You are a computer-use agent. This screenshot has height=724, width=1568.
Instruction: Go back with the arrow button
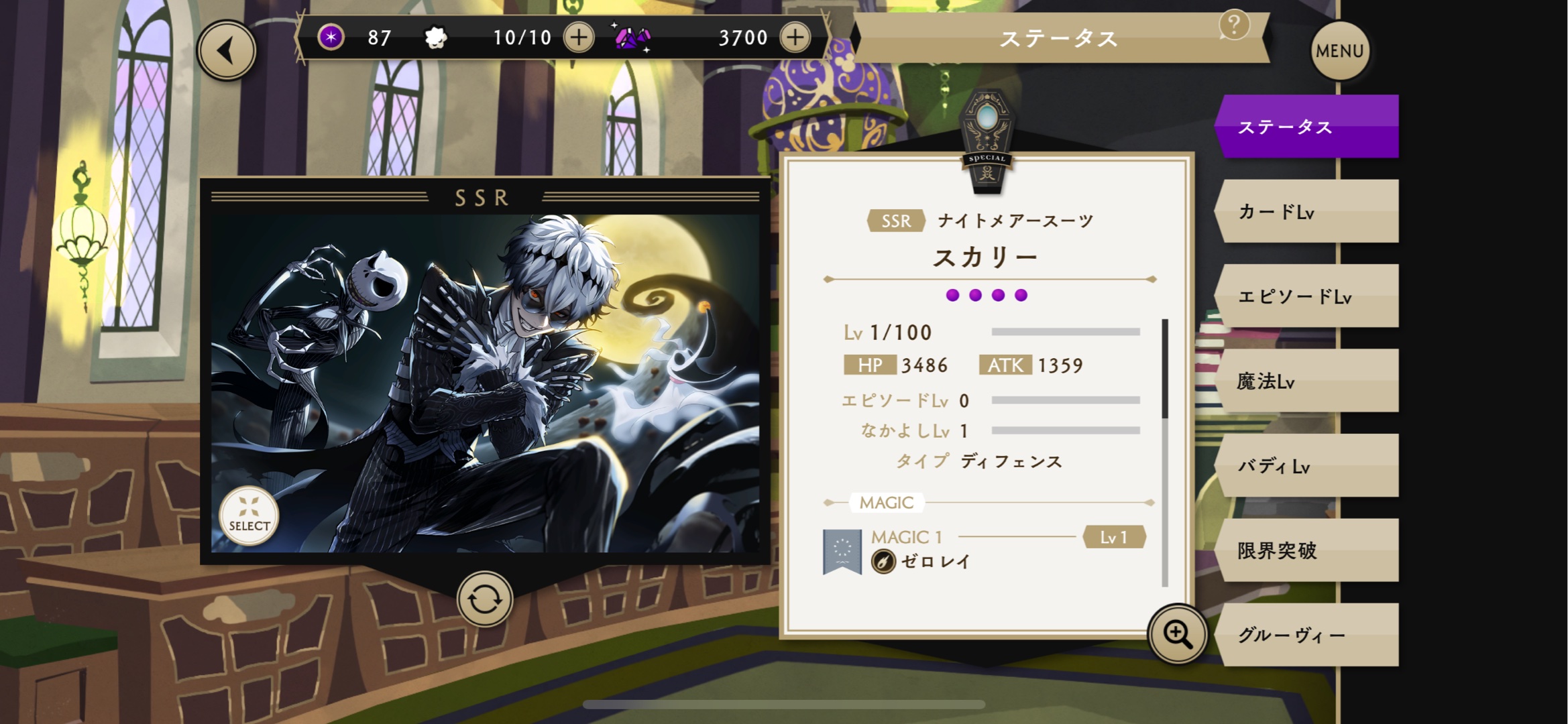coord(227,51)
